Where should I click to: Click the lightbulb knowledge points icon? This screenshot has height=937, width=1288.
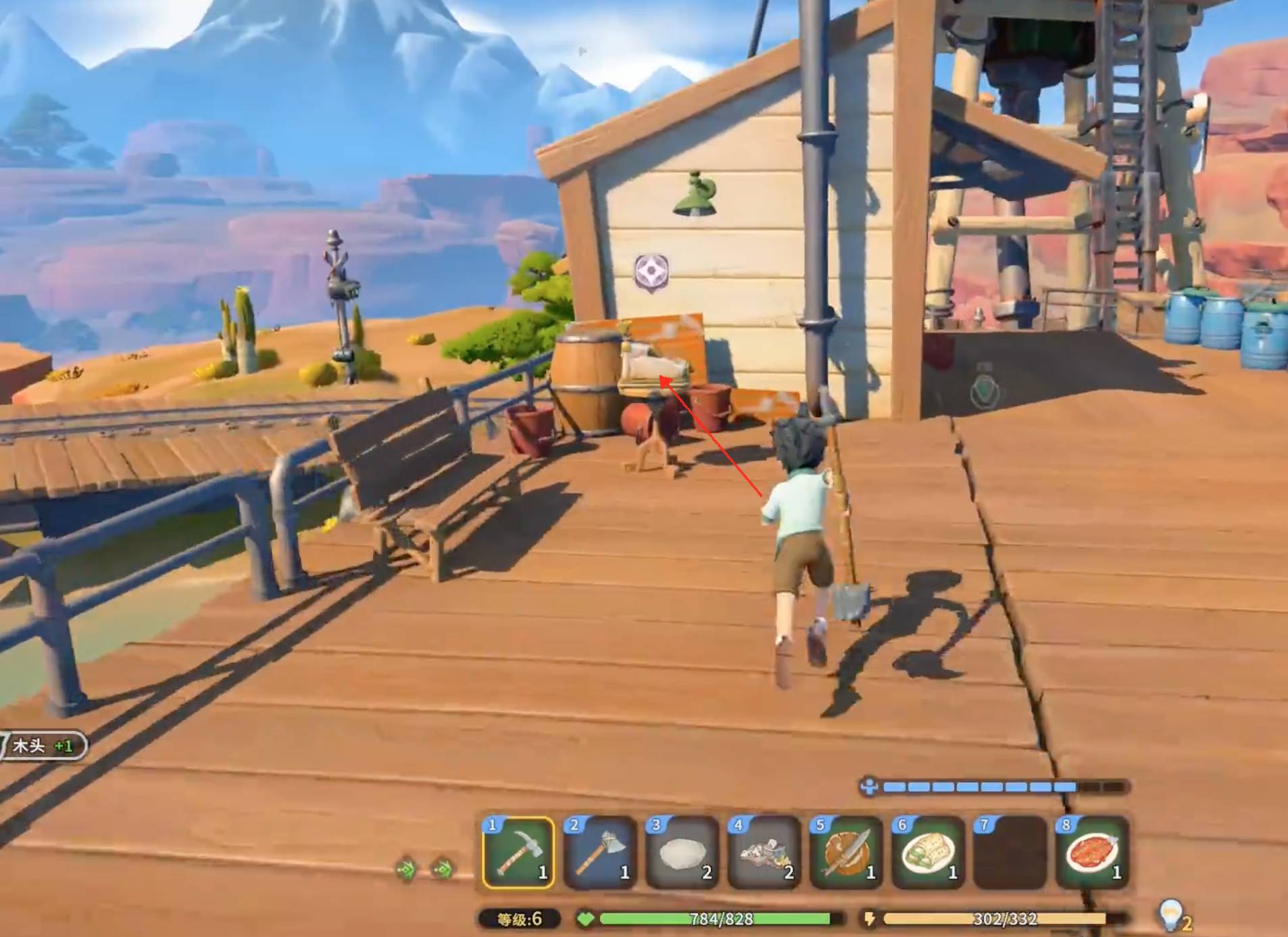coord(1170,914)
